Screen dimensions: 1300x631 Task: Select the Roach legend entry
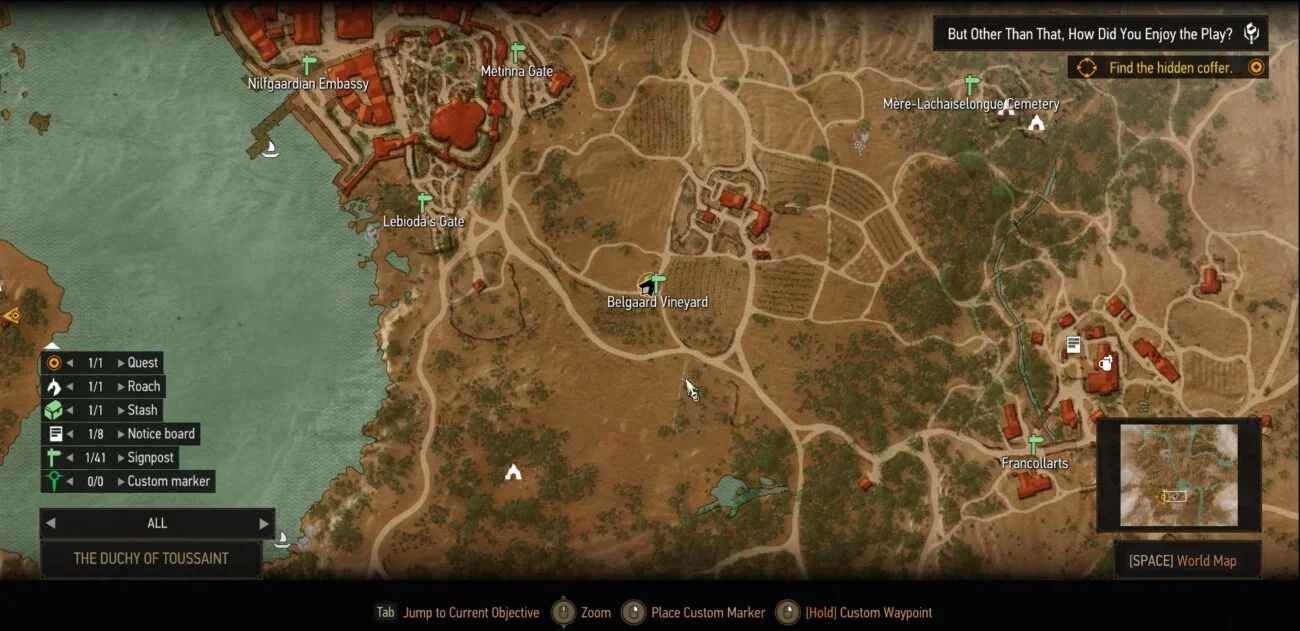[143, 387]
